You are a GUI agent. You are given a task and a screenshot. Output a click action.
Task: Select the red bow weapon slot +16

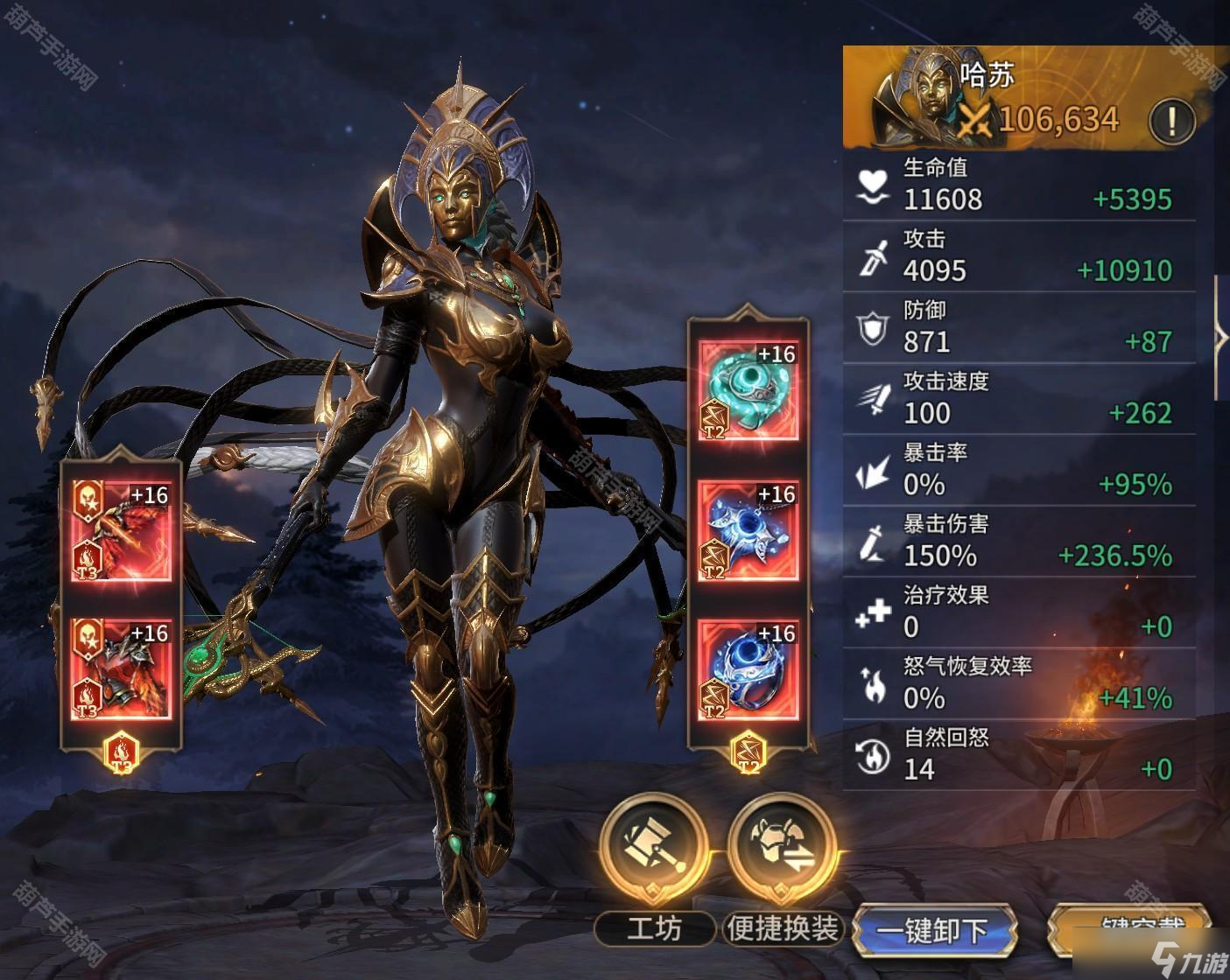(x=121, y=530)
